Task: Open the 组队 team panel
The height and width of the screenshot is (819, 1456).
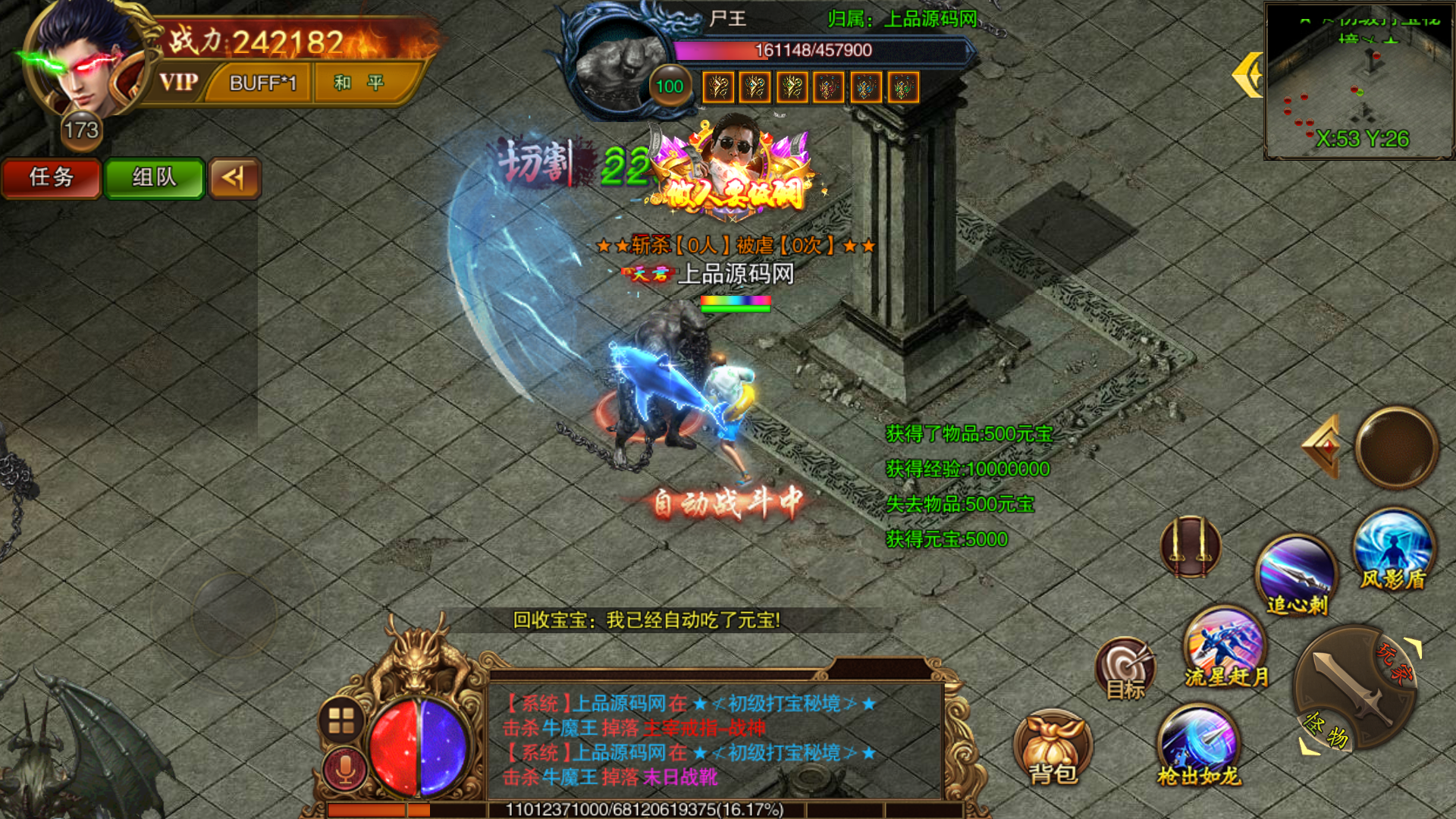Action: (x=154, y=178)
